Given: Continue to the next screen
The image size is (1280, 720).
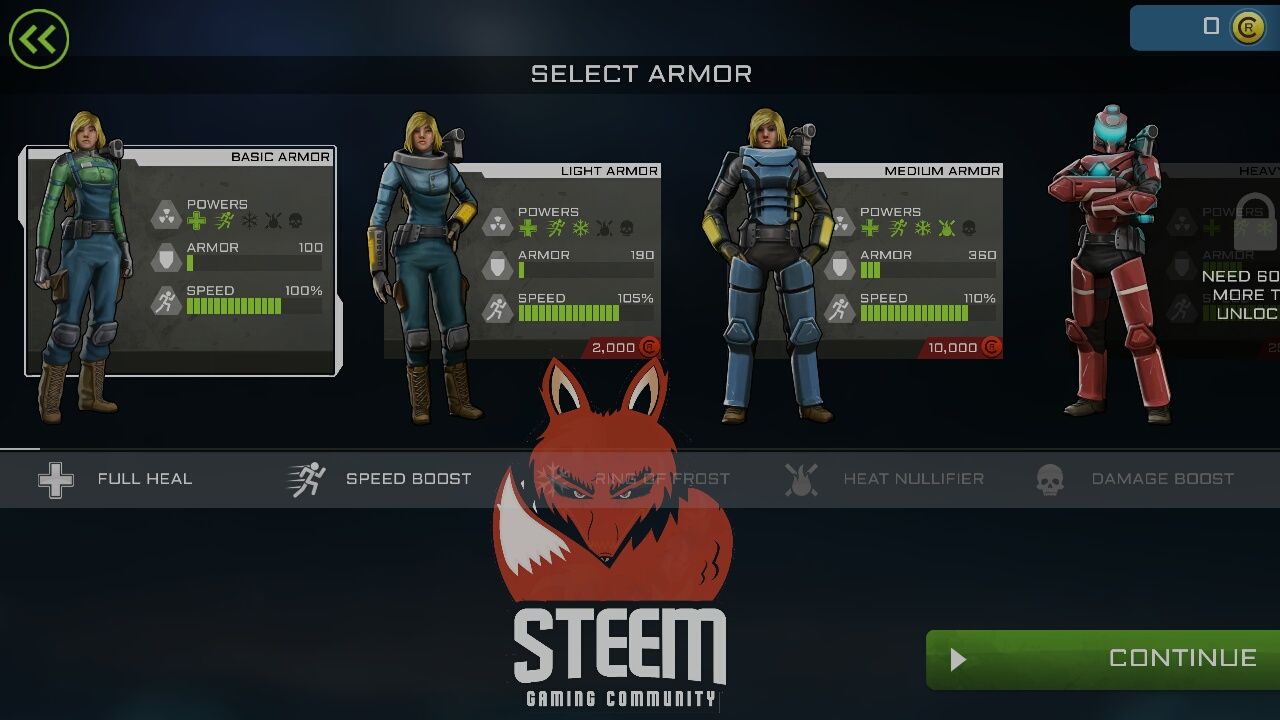Looking at the screenshot, I should click(x=1104, y=659).
